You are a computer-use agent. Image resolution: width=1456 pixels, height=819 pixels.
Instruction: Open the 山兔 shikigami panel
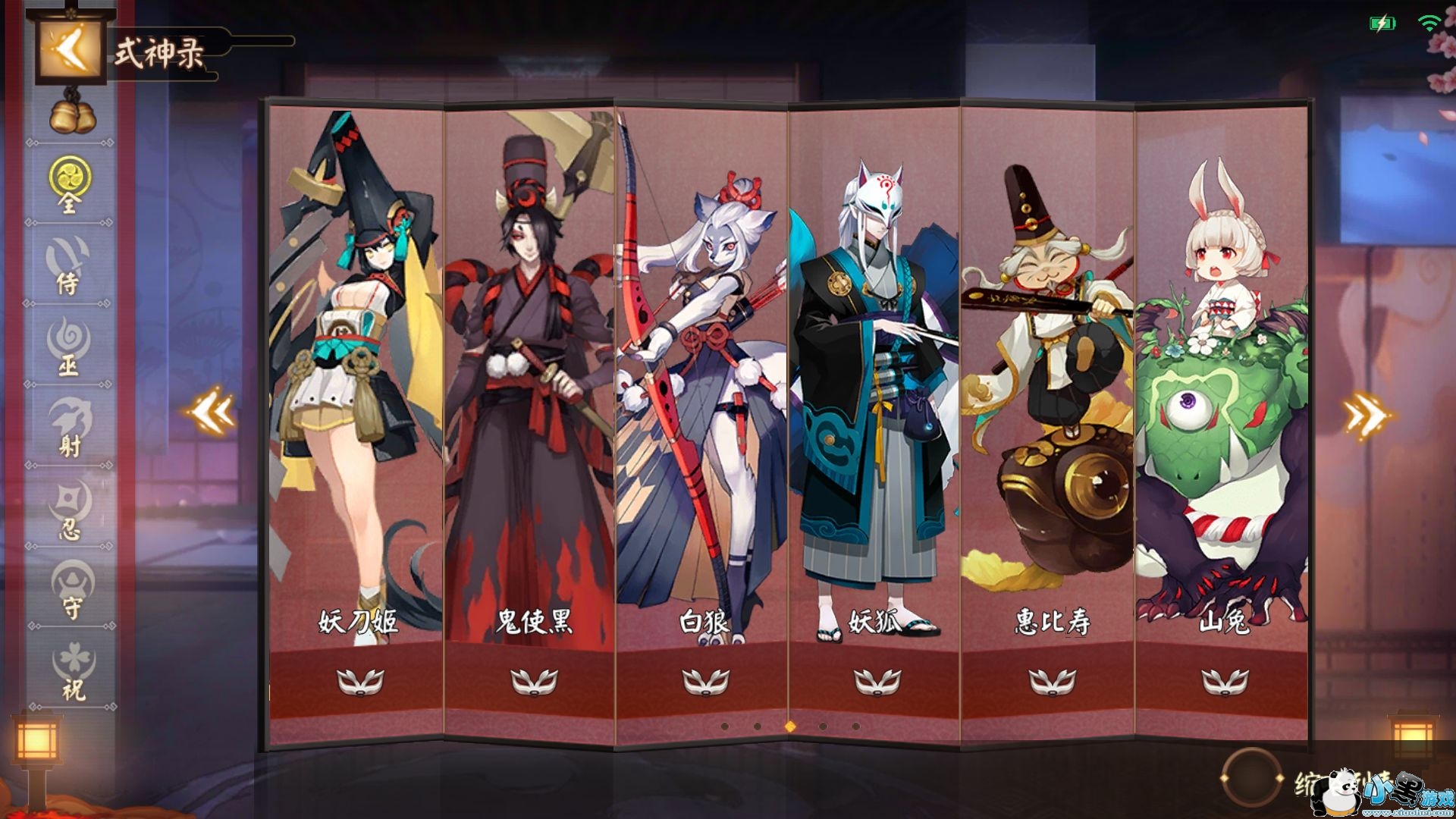(1222, 379)
